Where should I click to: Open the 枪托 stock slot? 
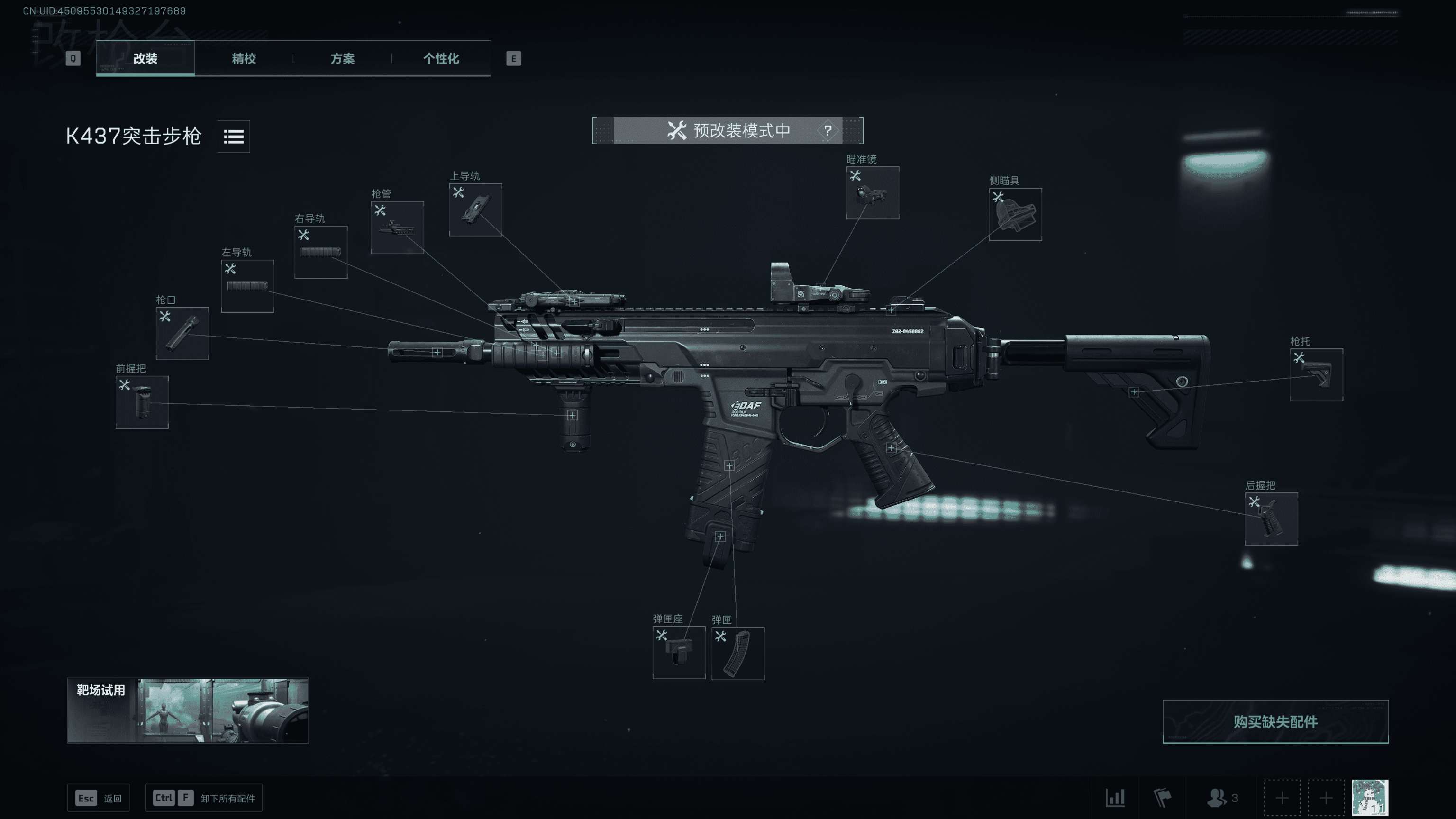1316,375
